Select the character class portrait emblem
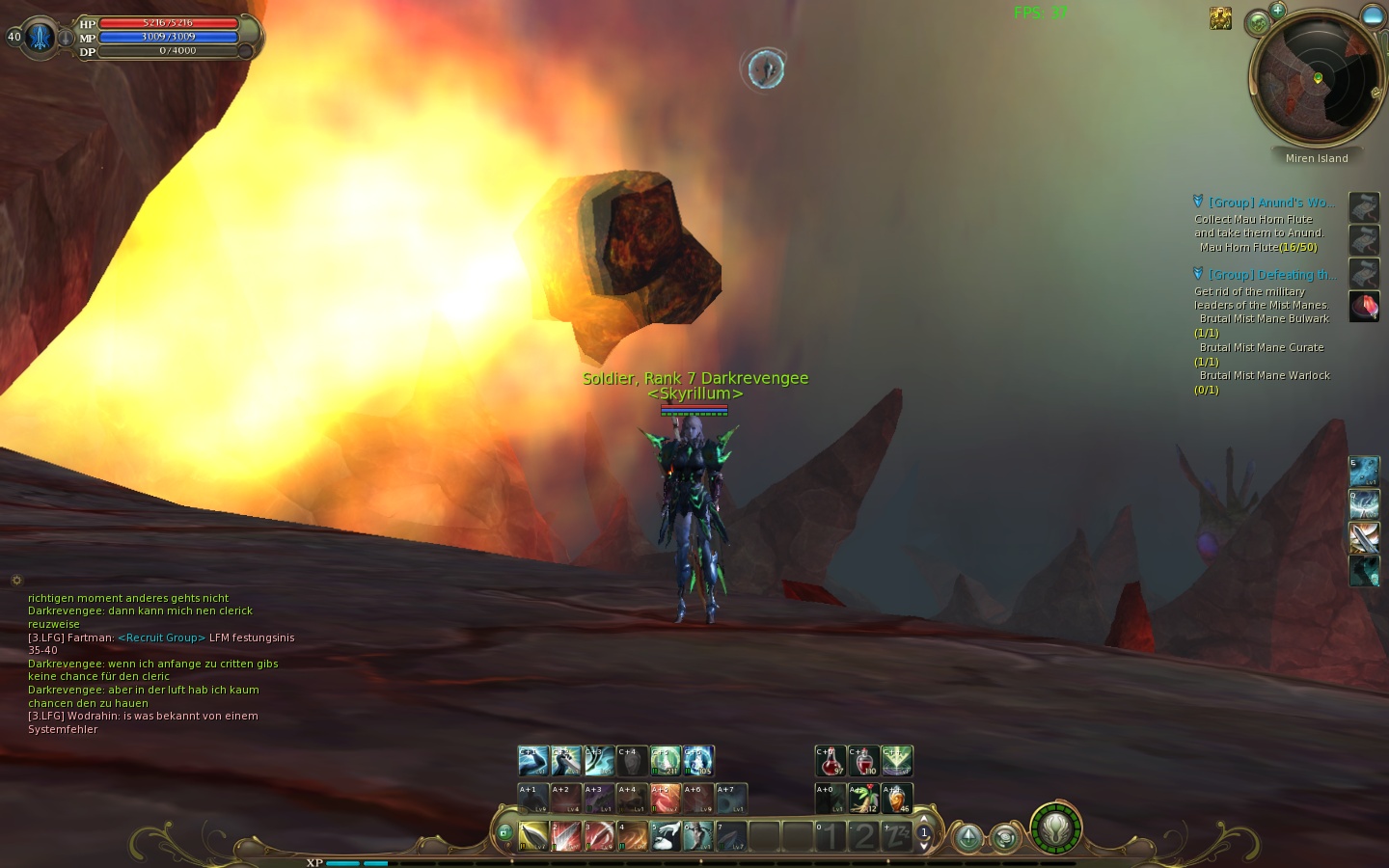Viewport: 1389px width, 868px height. (39, 37)
